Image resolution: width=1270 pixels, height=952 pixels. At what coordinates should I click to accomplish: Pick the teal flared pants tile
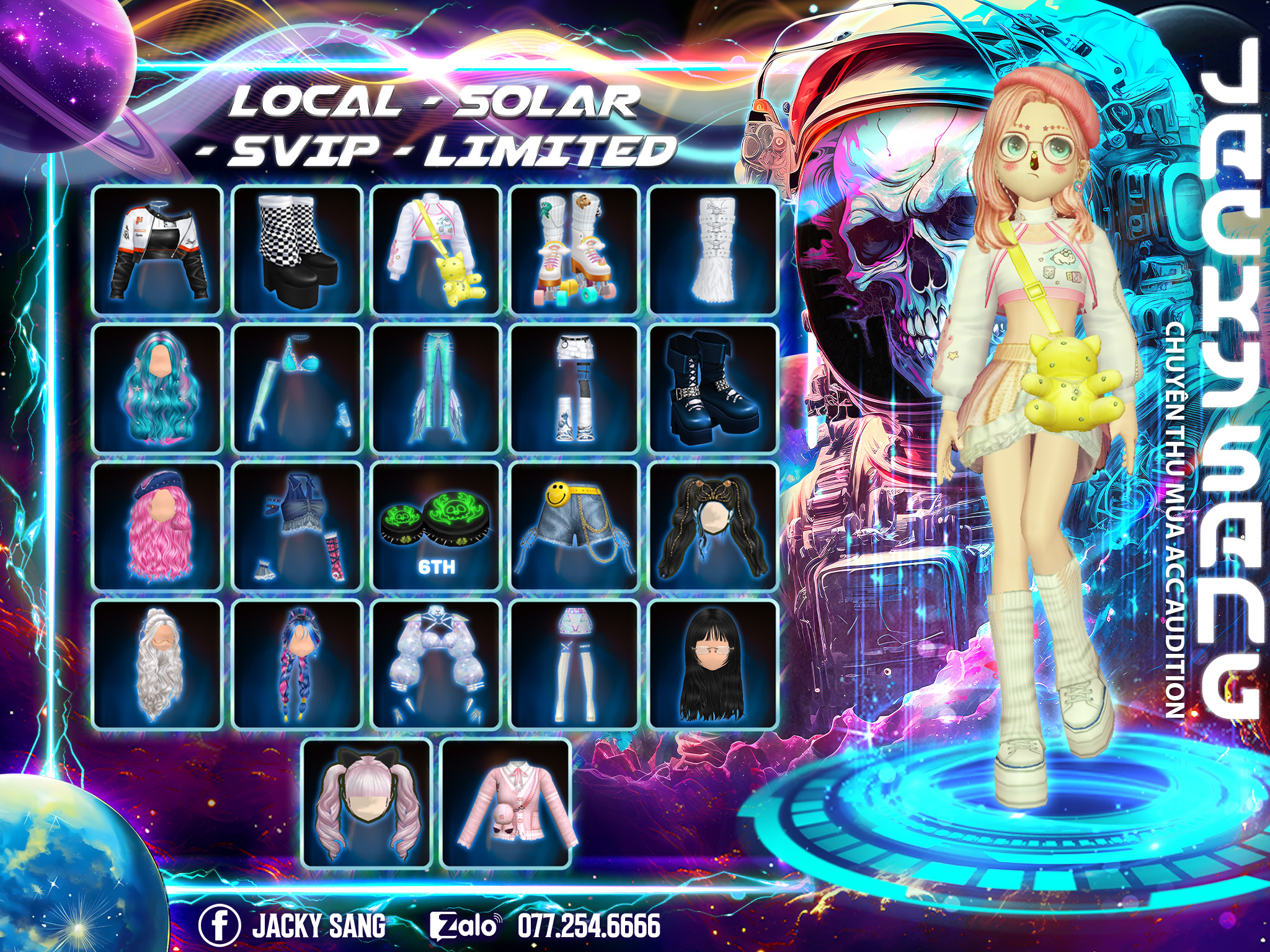(x=436, y=389)
